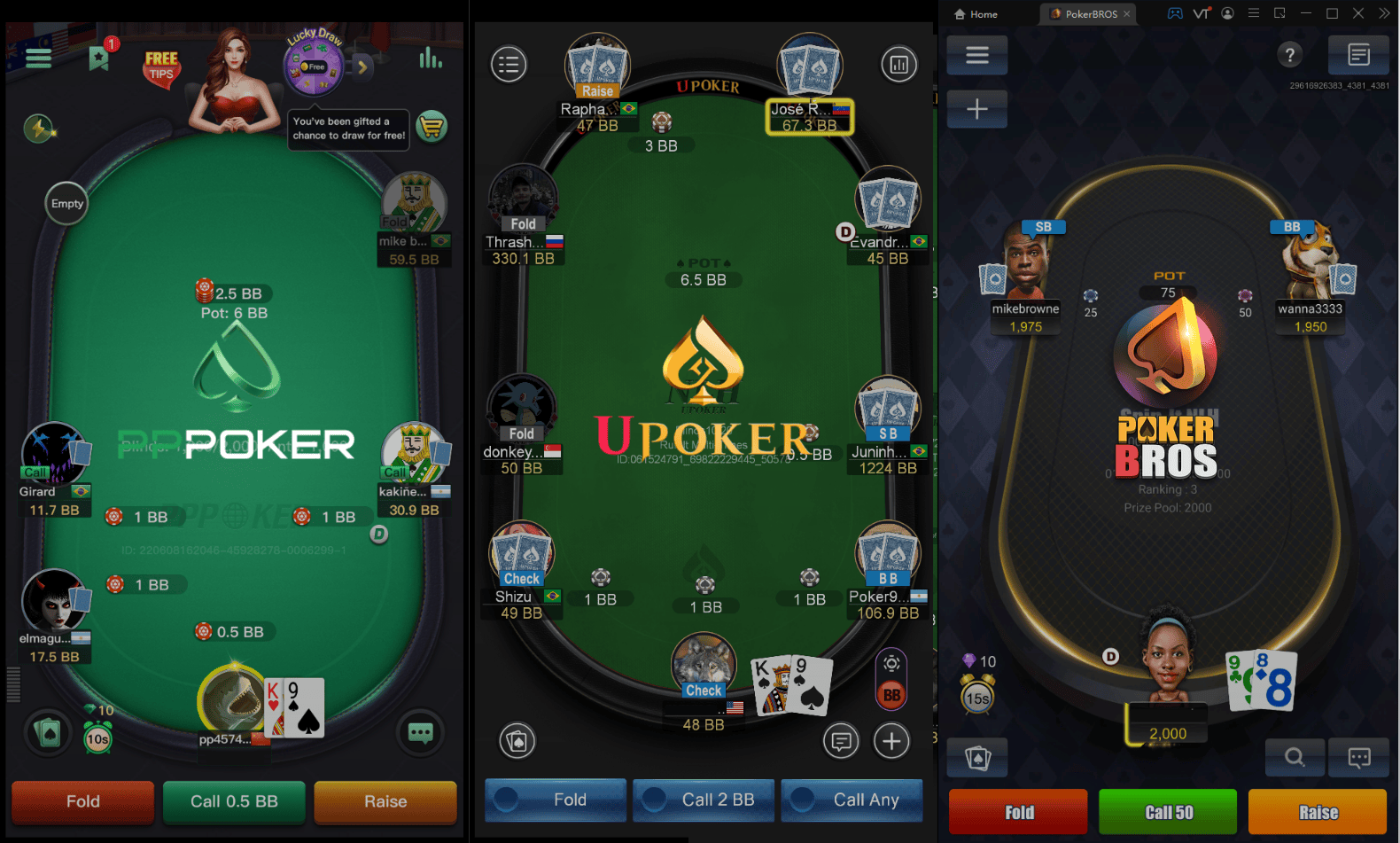Expand Lucky Draw extras via orange arrow
Viewport: 1400px width, 843px height.
pos(361,66)
